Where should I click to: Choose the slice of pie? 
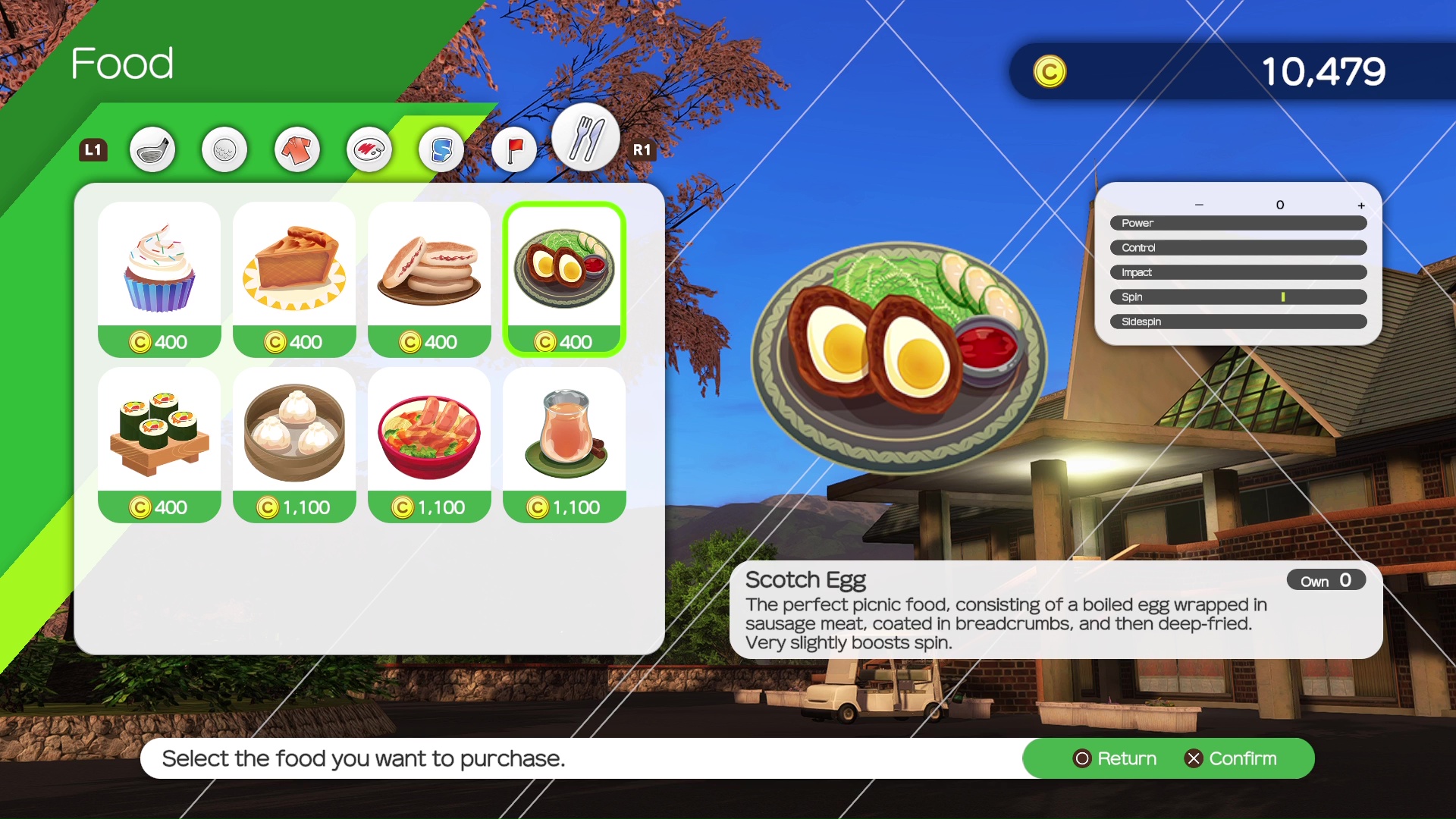click(x=294, y=278)
